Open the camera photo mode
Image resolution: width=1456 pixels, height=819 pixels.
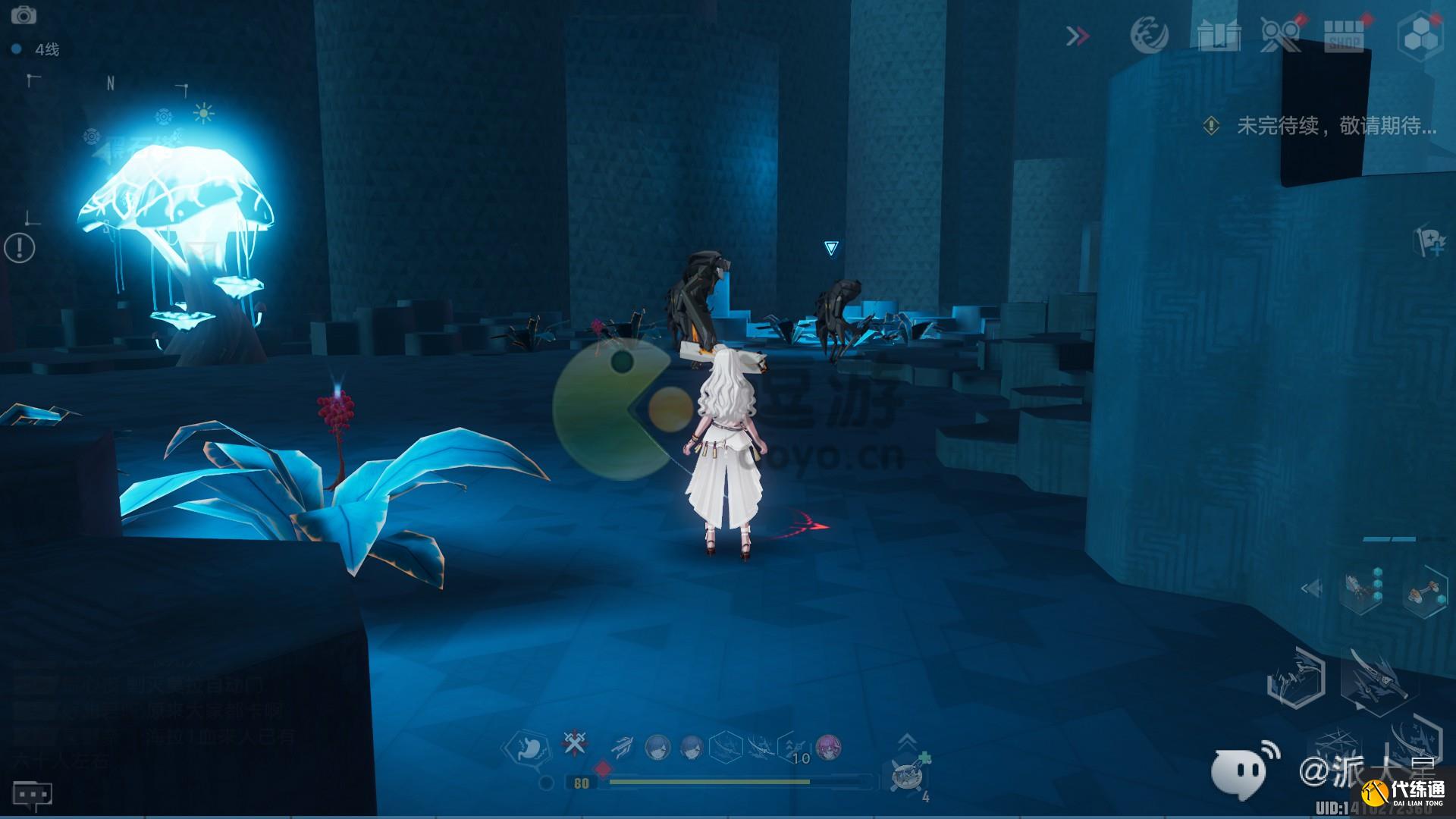coord(24,14)
